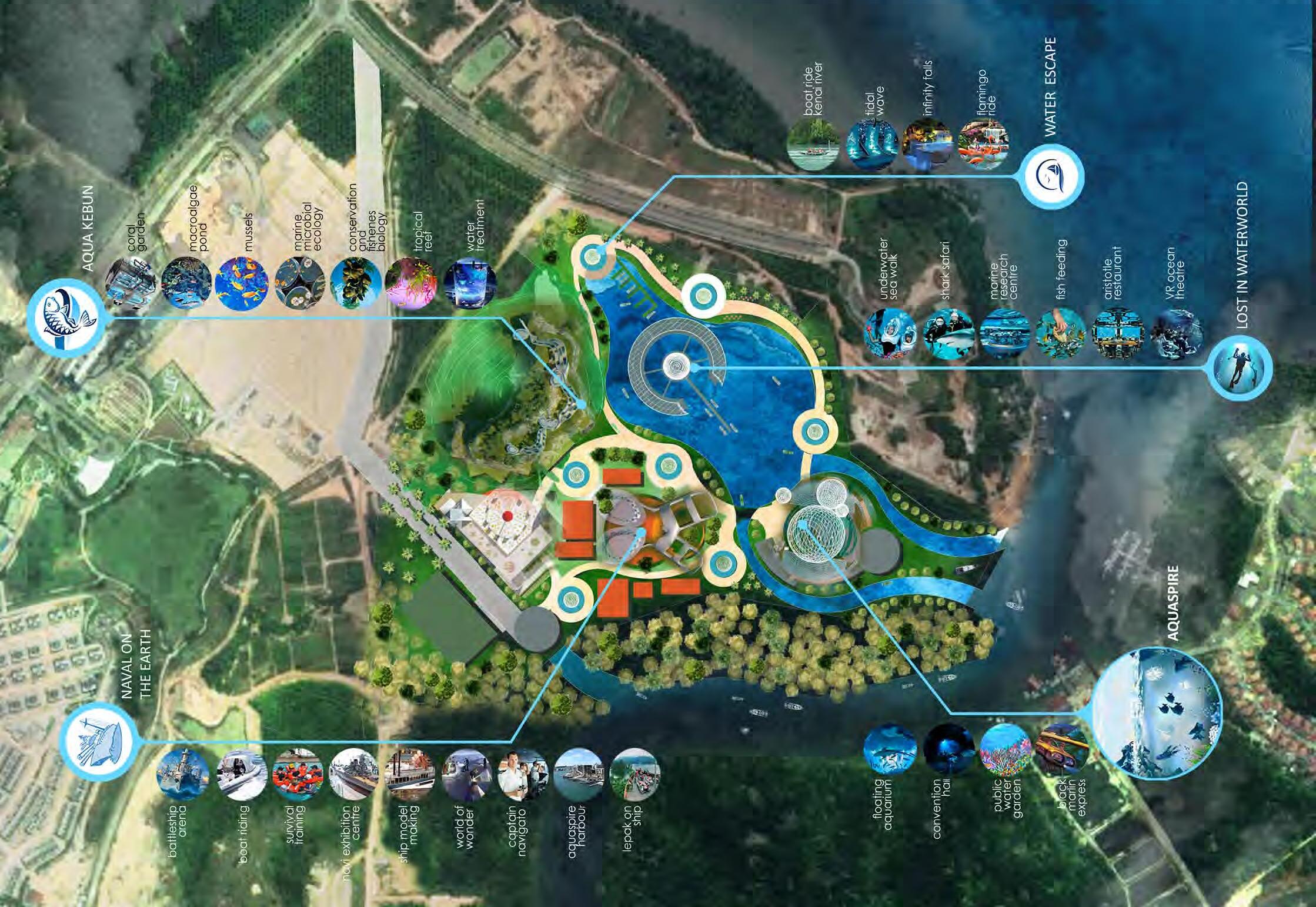The height and width of the screenshot is (907, 1316).
Task: Open the survival training thumbnail
Action: pos(297,775)
